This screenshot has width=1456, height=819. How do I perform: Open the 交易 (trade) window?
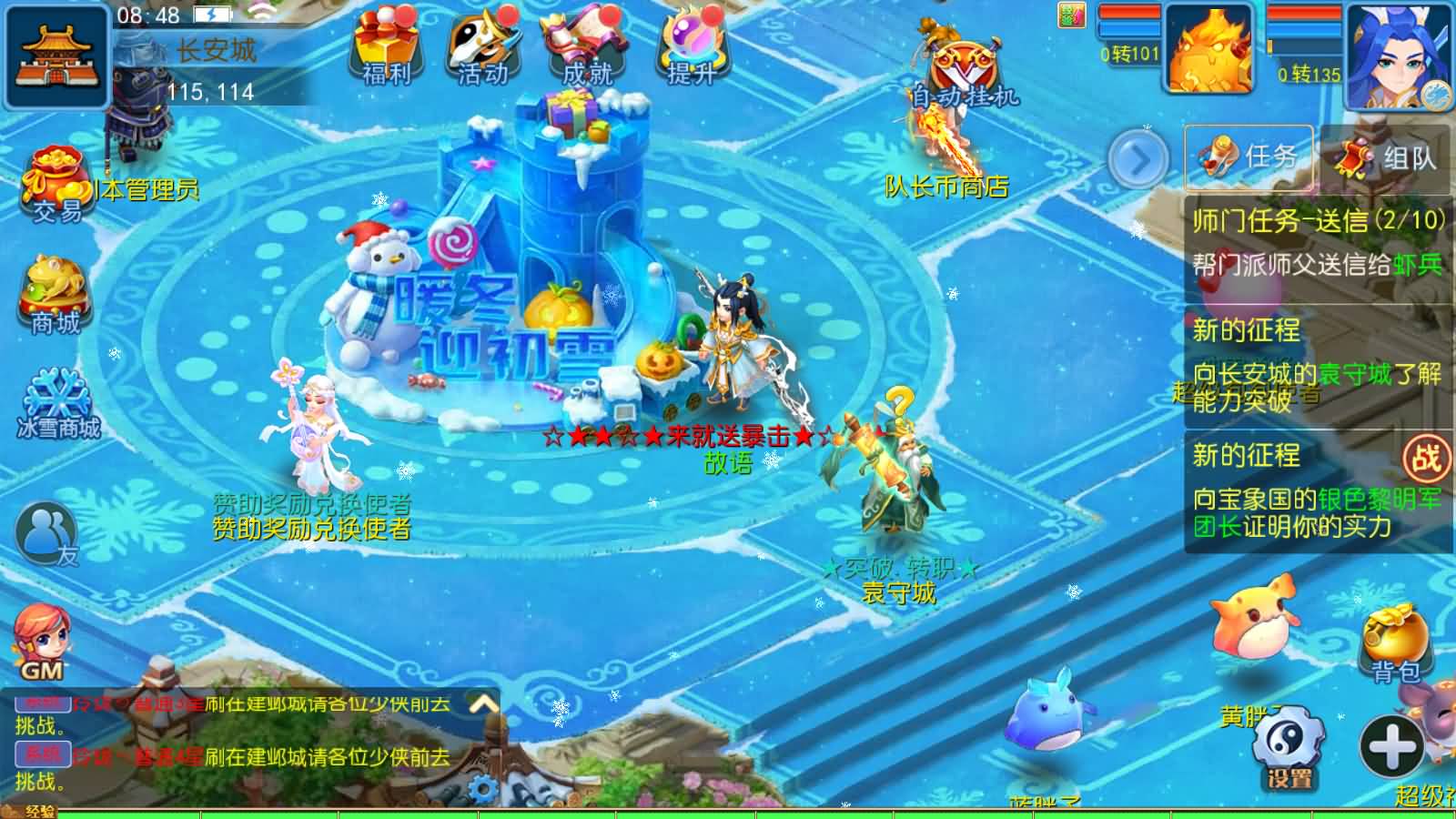[x=55, y=182]
